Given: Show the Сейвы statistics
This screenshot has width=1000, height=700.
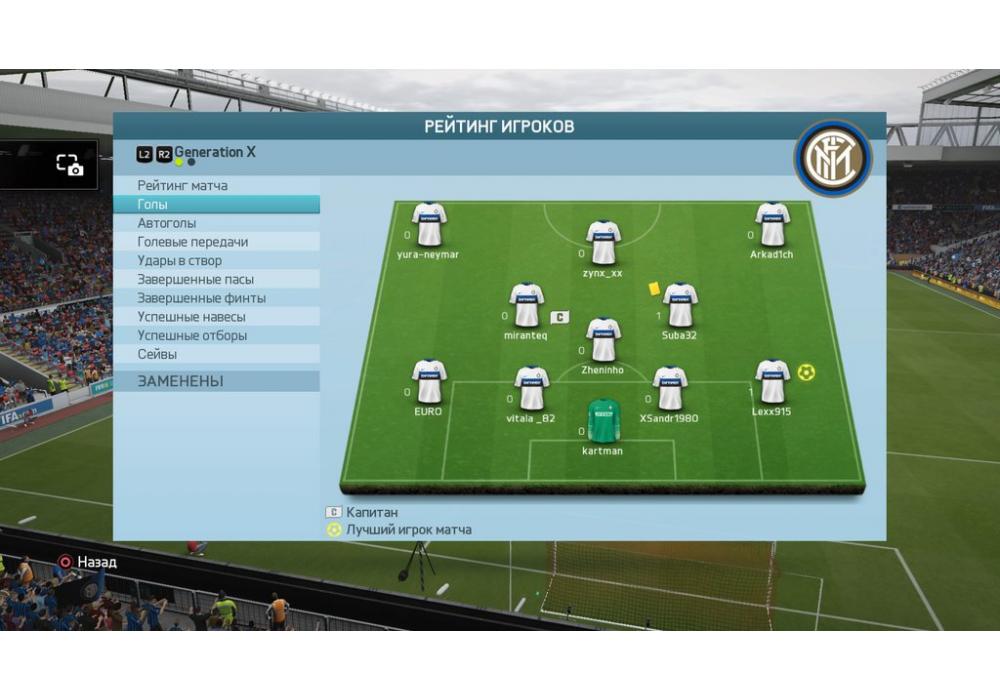Looking at the screenshot, I should (x=157, y=354).
